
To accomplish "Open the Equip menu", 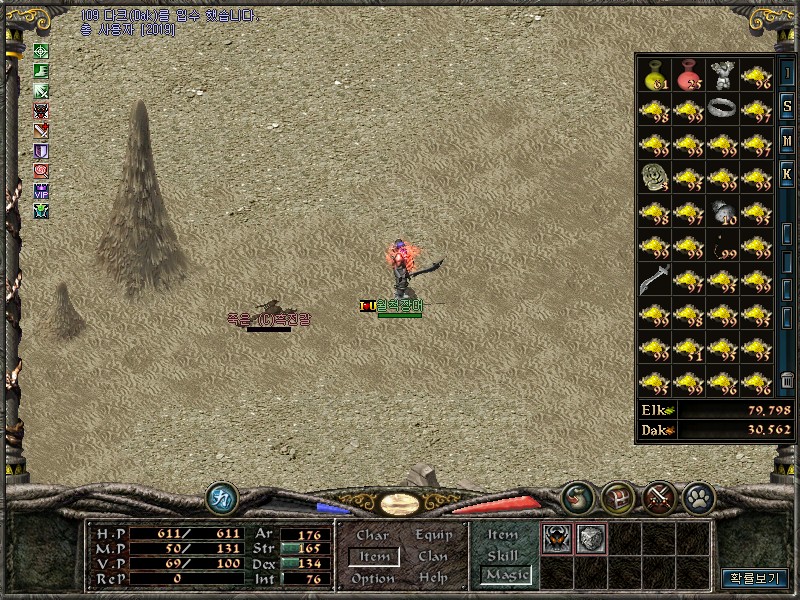I will pos(433,535).
